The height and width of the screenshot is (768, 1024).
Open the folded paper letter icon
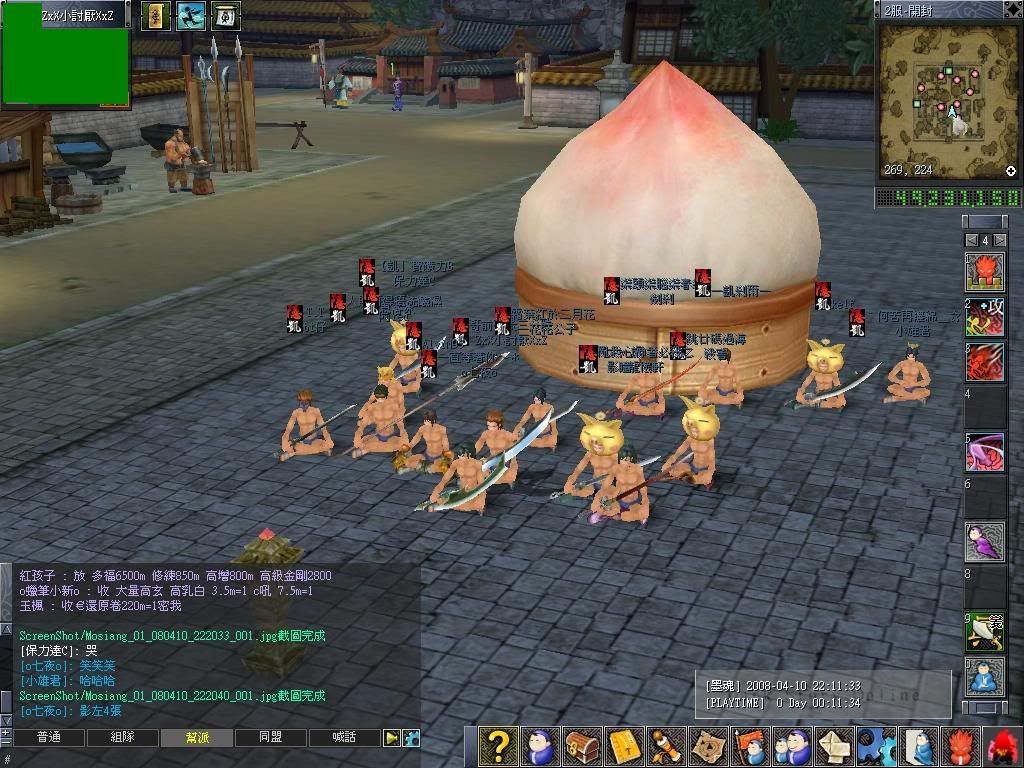pyautogui.click(x=834, y=747)
